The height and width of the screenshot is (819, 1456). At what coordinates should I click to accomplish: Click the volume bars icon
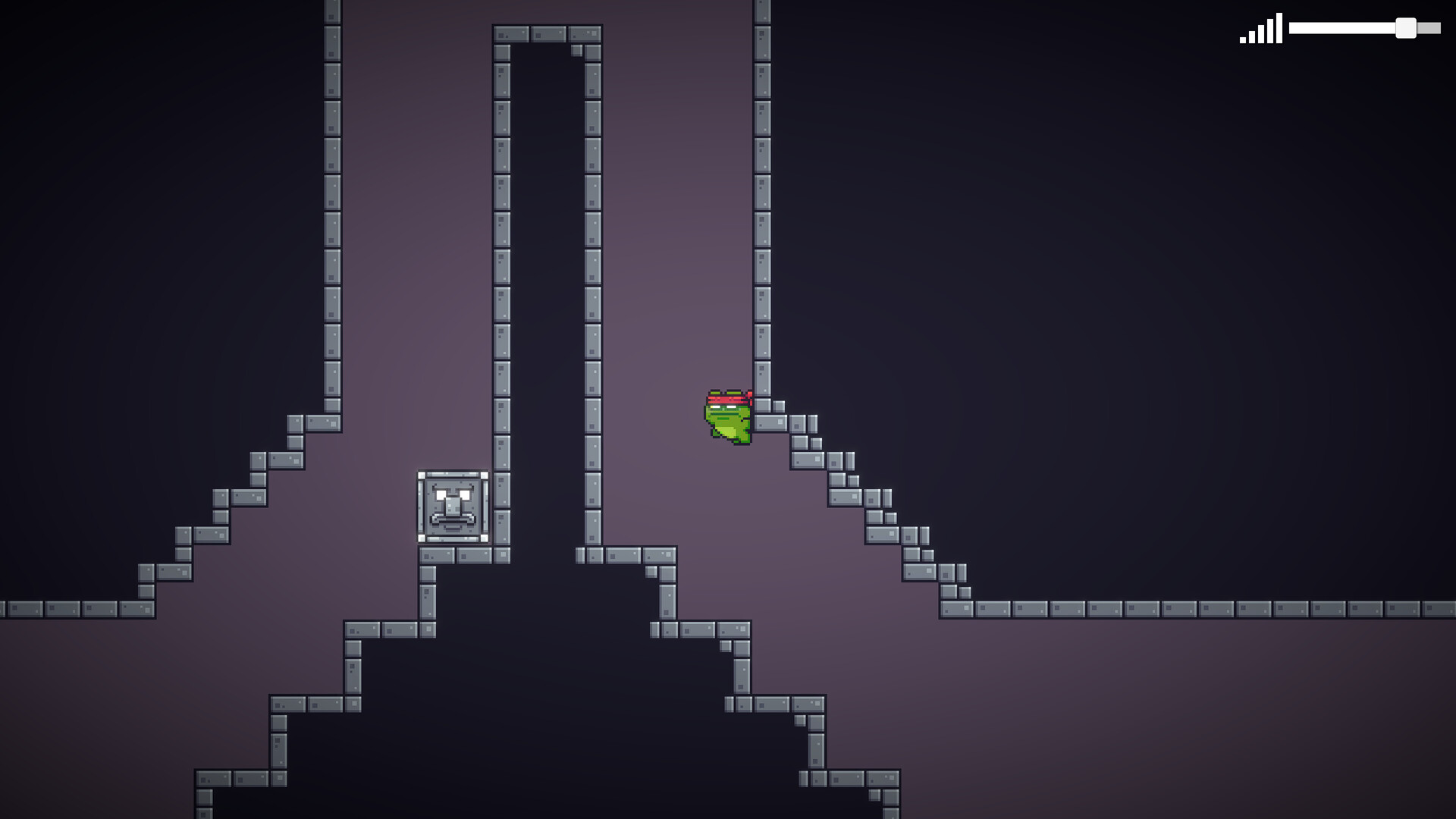1260,29
